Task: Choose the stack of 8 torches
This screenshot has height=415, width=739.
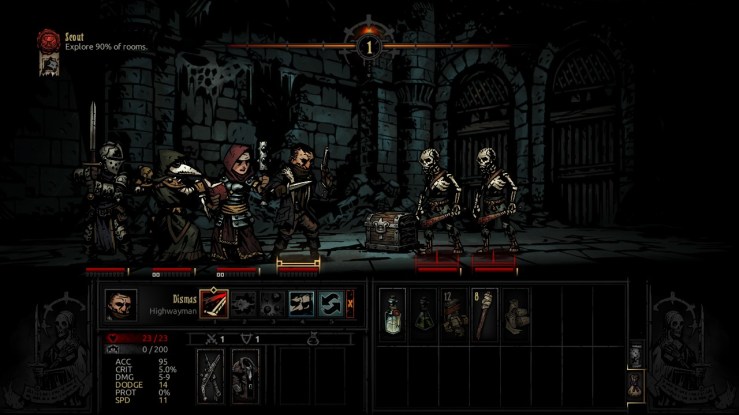Action: [x=485, y=312]
